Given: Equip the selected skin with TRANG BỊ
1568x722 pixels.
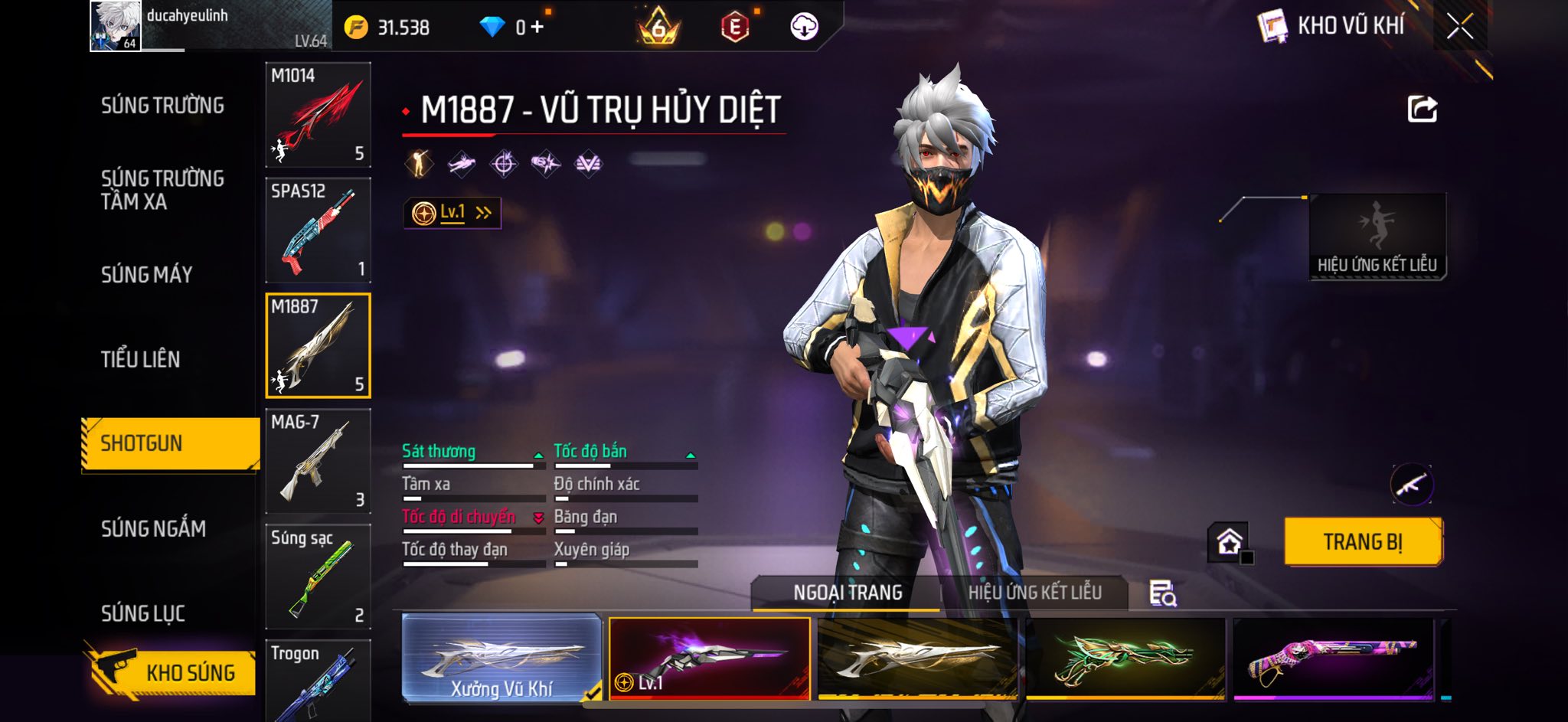Looking at the screenshot, I should (x=1363, y=542).
